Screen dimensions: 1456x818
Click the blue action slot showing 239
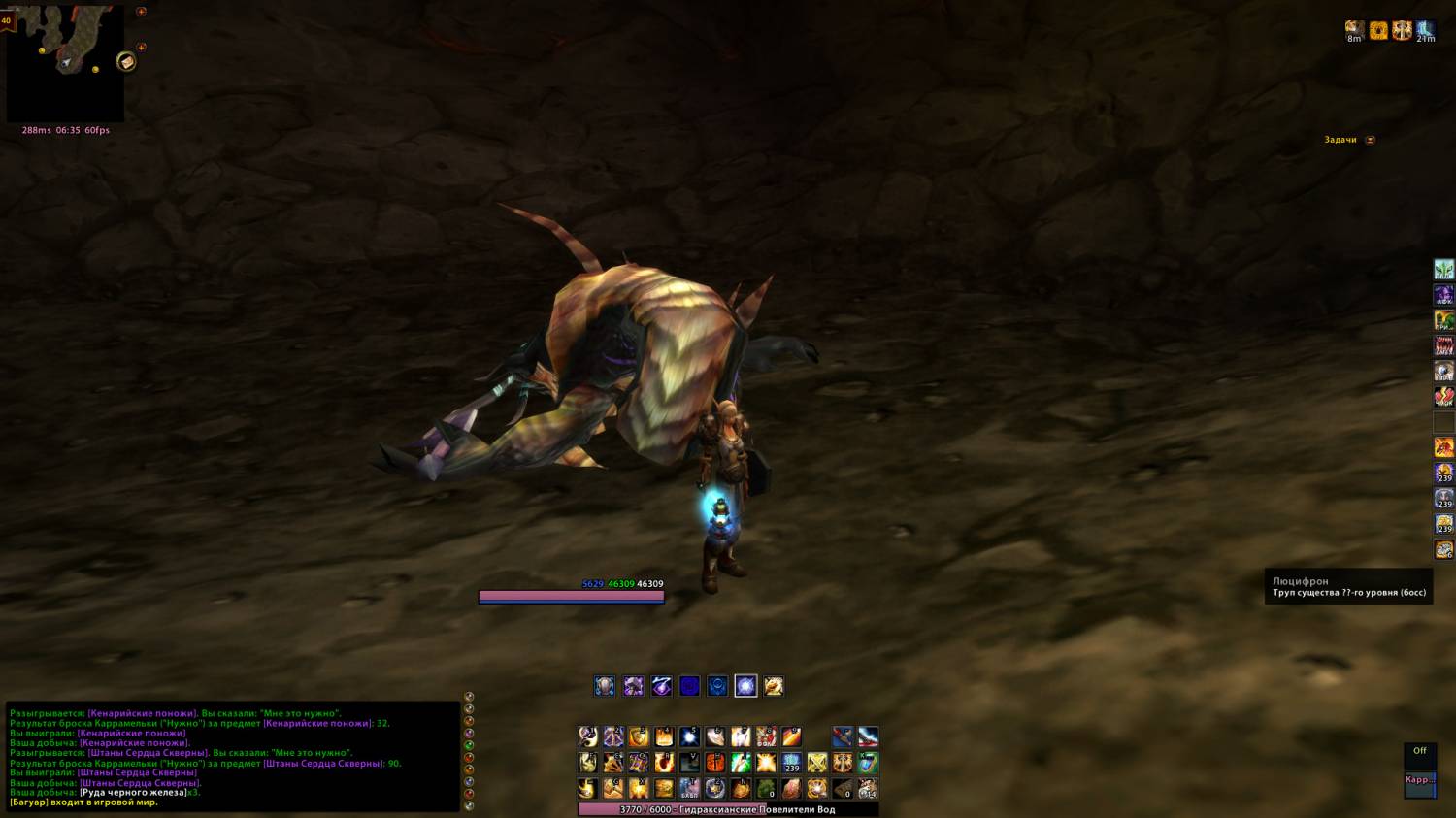coord(791,763)
